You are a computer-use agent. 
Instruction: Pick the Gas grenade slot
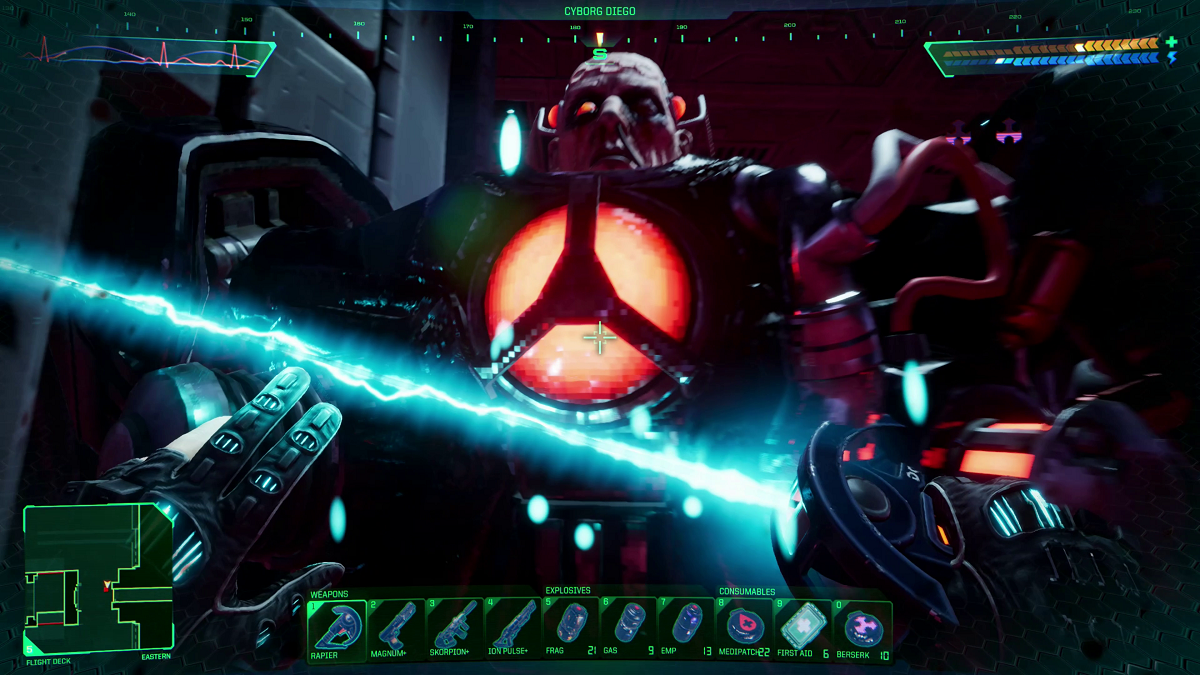pos(629,628)
